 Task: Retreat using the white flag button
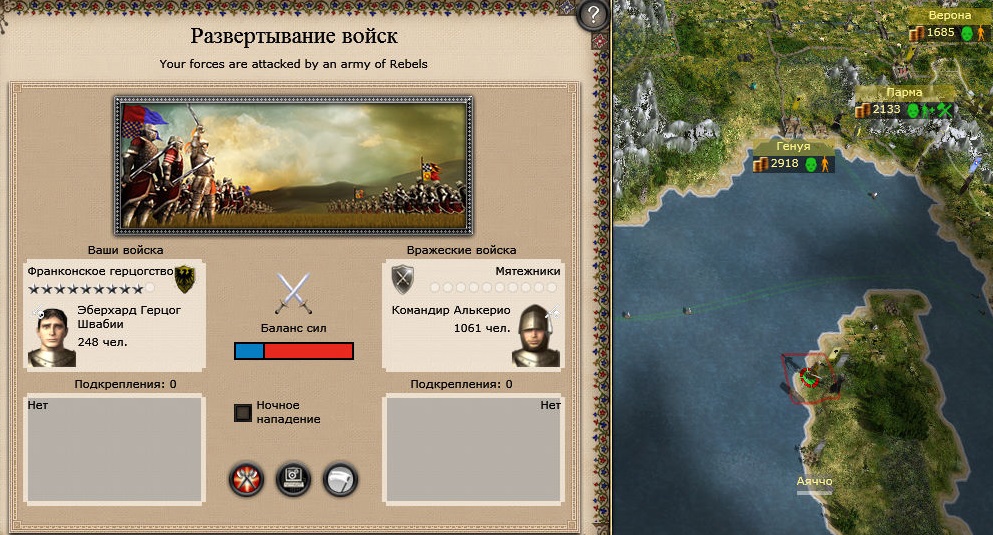tap(340, 480)
